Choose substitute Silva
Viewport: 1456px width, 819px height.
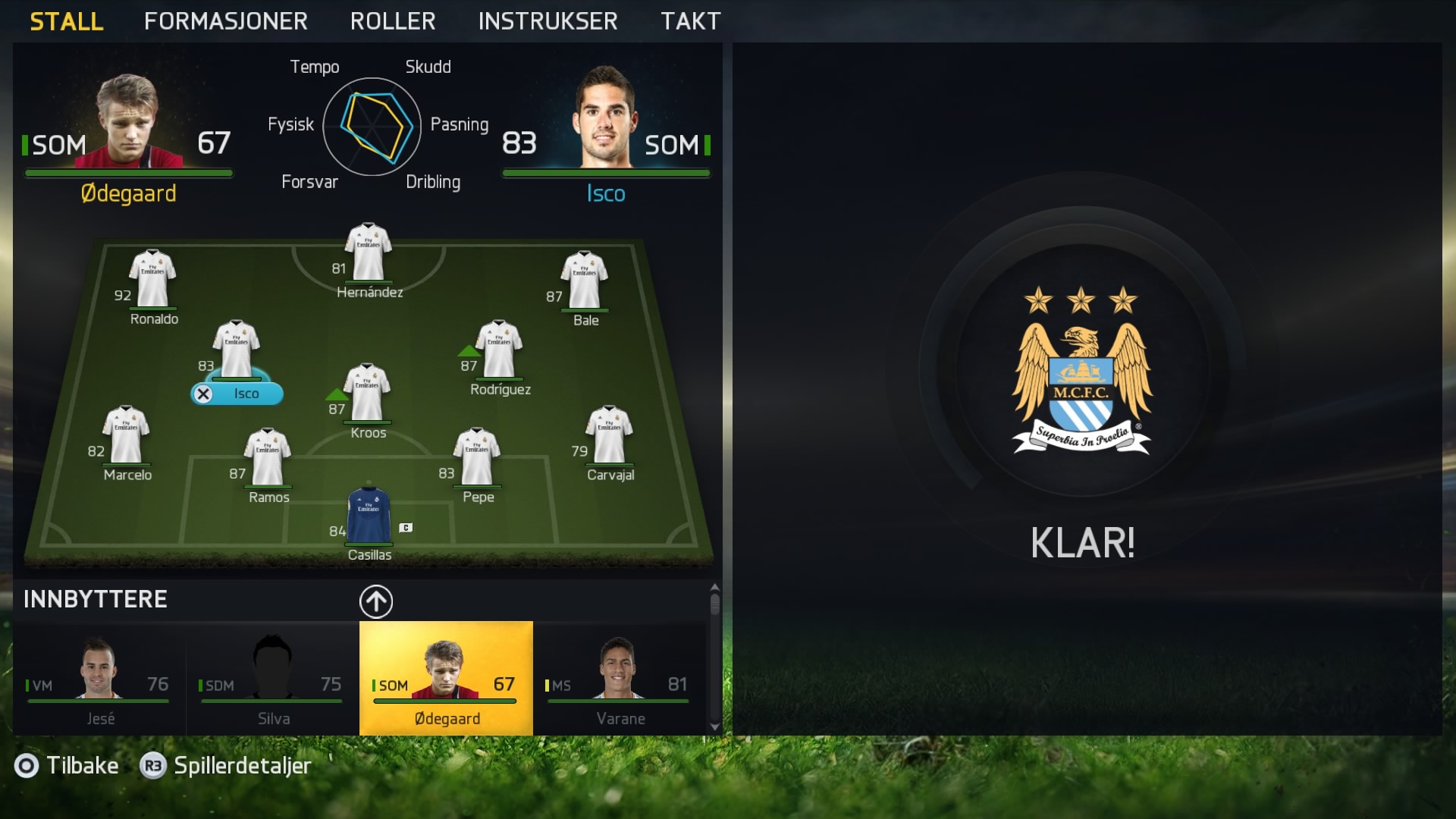[x=272, y=678]
